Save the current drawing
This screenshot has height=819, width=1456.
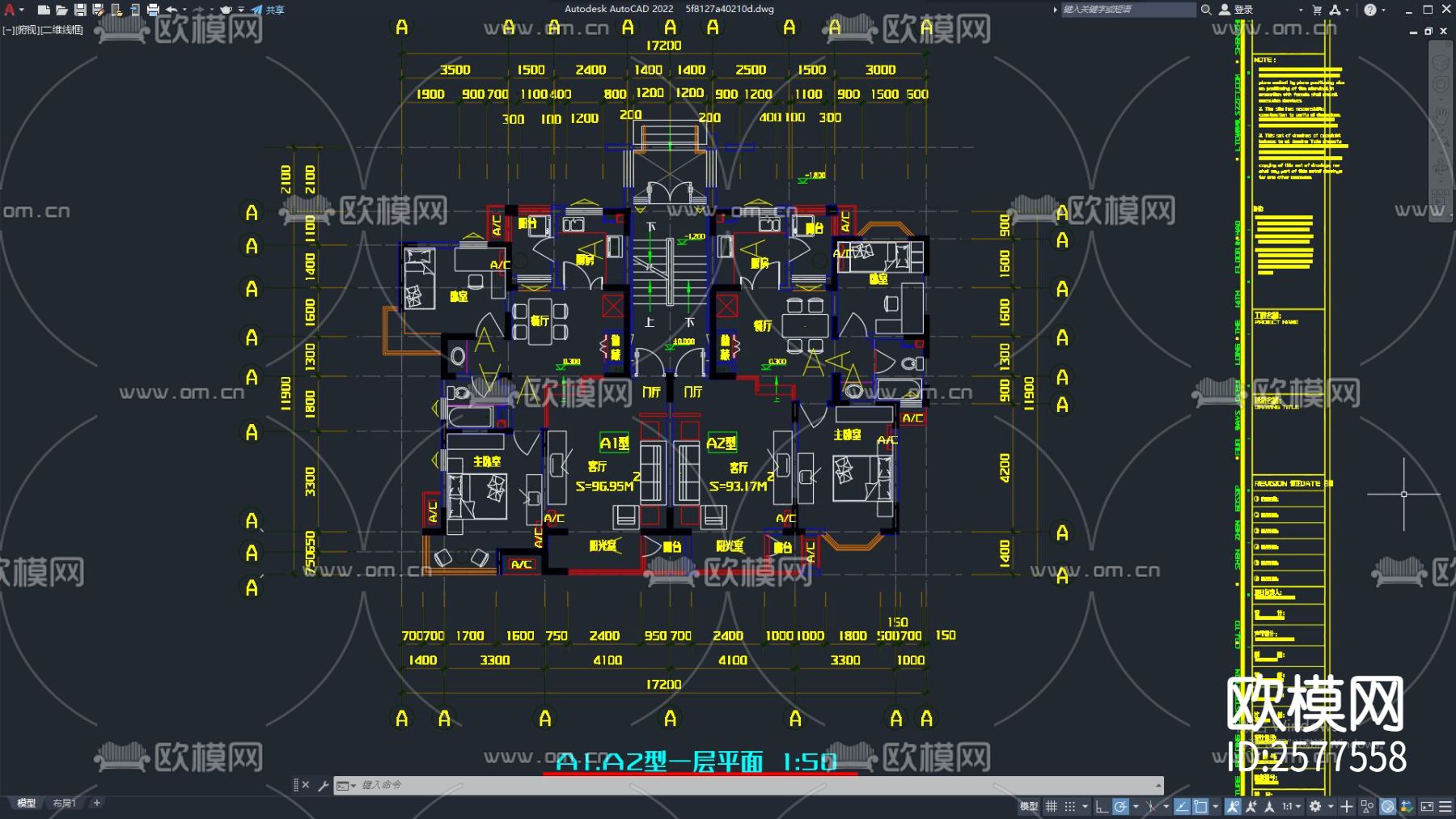pyautogui.click(x=80, y=10)
